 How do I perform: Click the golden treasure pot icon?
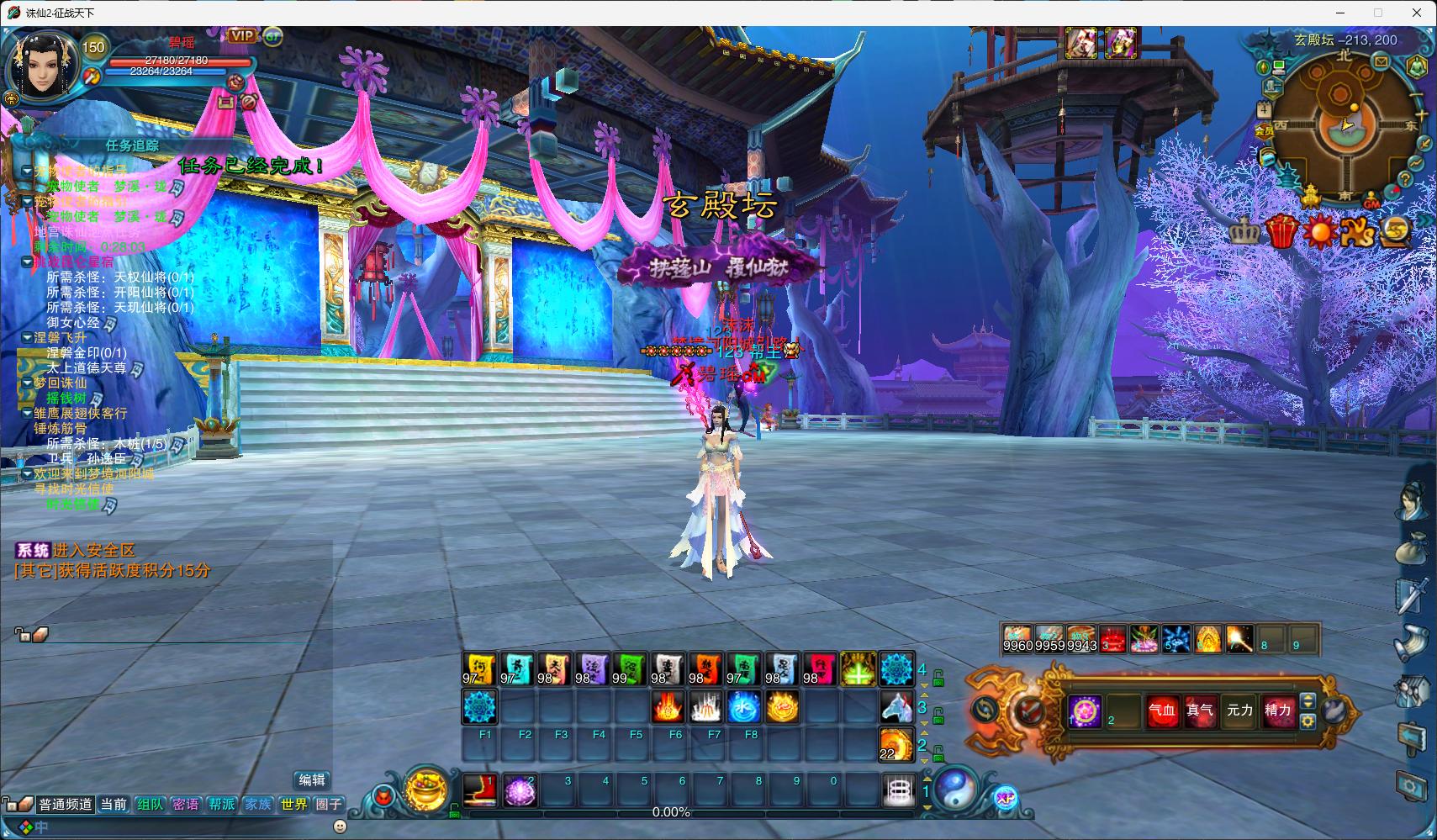coord(425,790)
